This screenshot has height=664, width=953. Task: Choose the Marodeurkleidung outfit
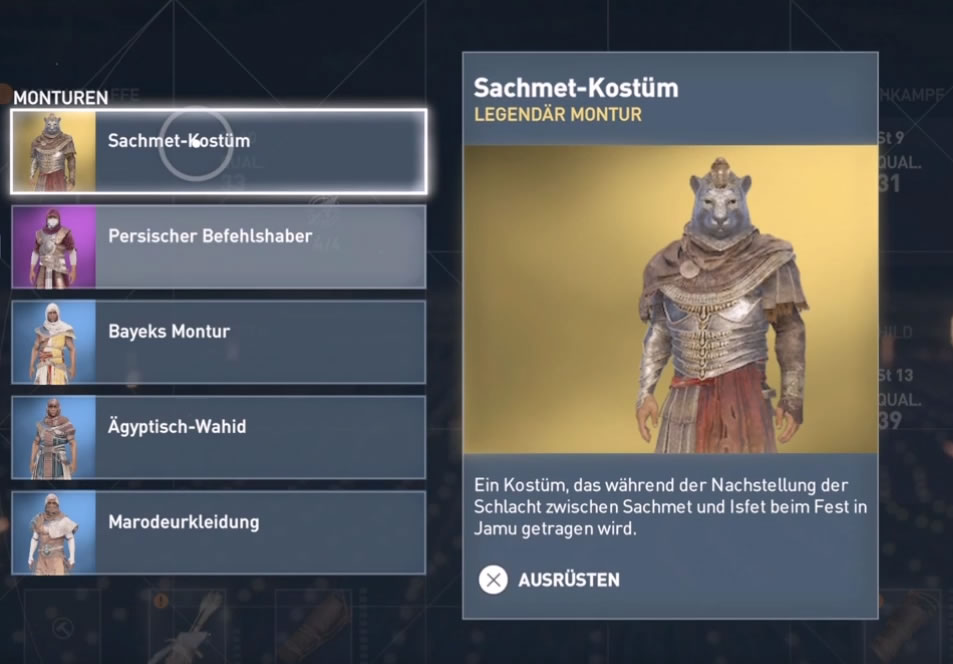[219, 531]
